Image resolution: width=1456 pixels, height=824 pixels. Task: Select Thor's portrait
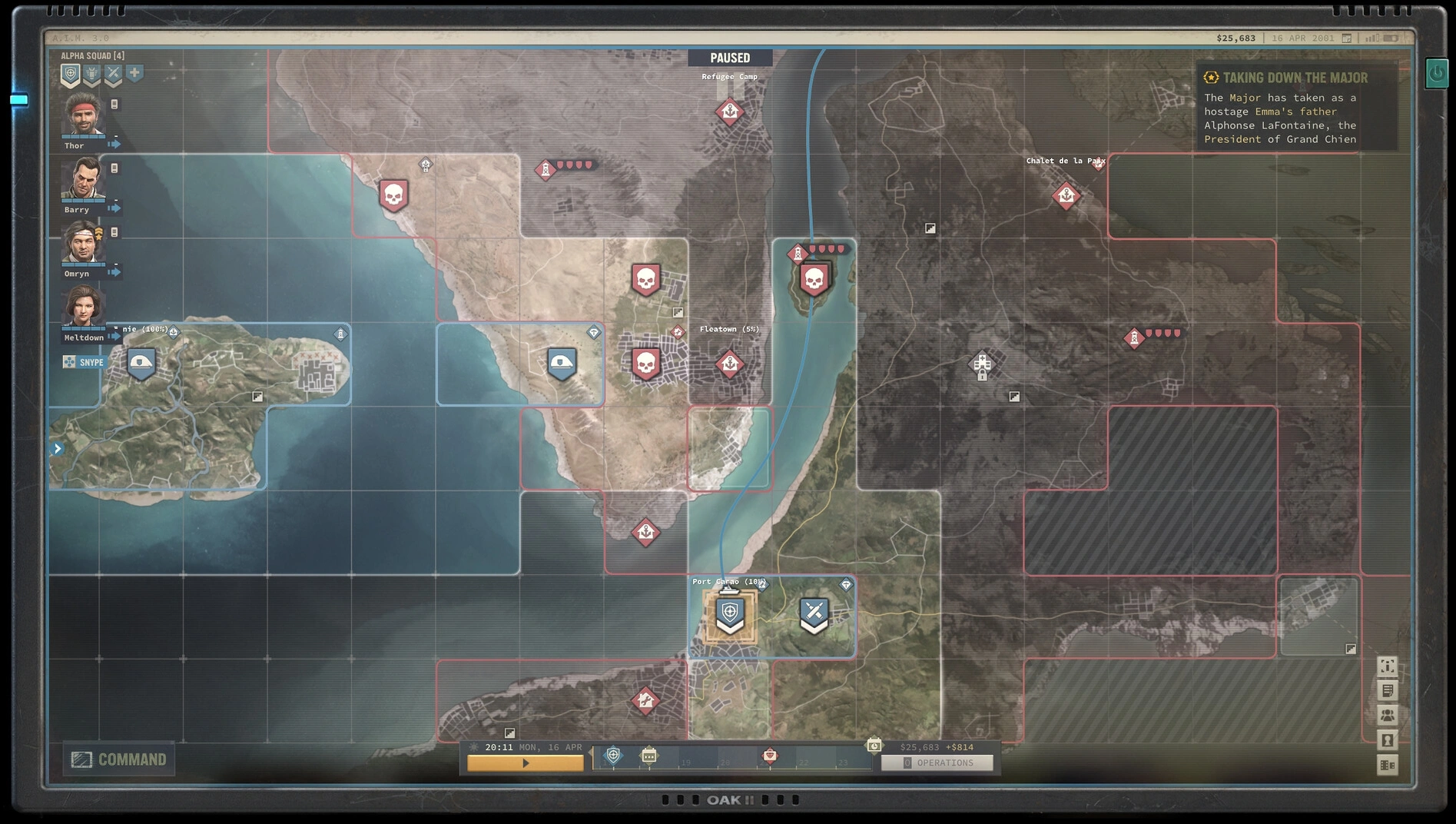(82, 115)
